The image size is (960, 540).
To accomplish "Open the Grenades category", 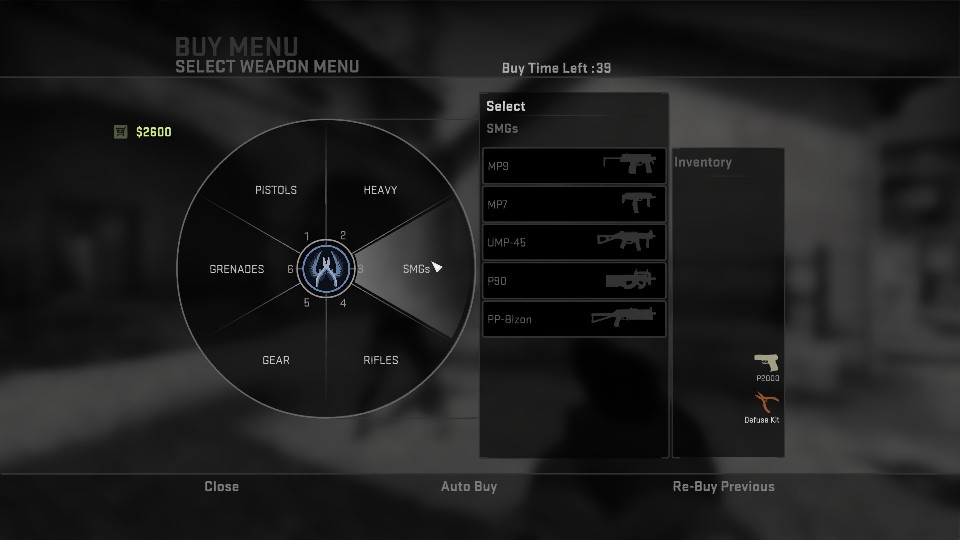I will pyautogui.click(x=237, y=269).
